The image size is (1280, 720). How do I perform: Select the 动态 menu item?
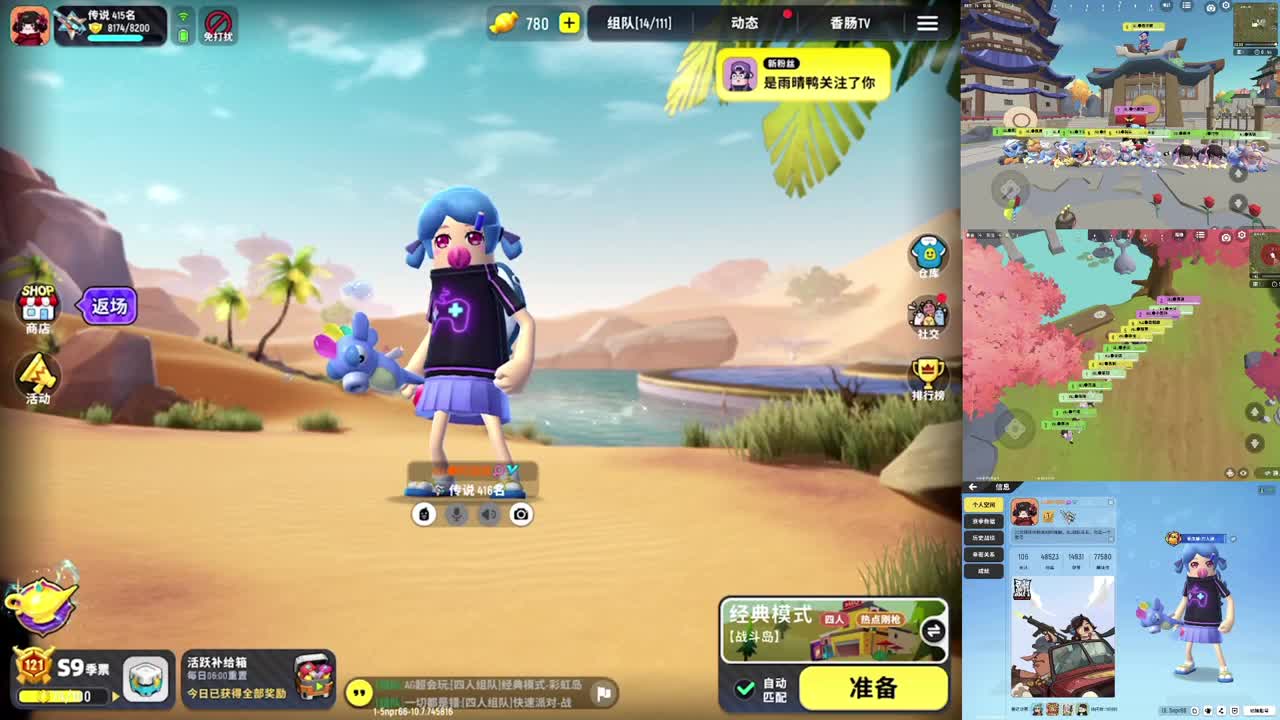click(745, 22)
